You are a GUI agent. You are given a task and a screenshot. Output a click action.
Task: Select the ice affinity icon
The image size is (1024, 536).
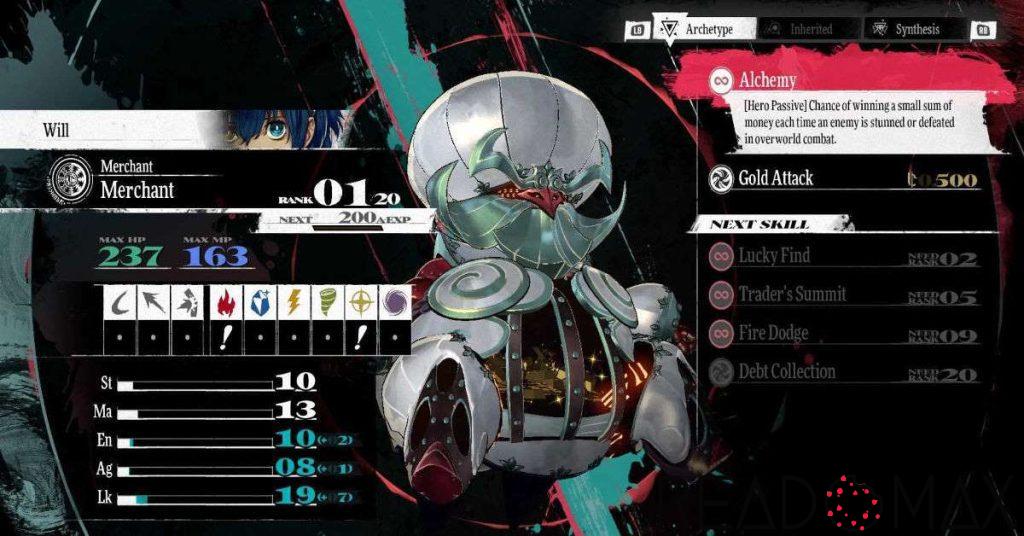[260, 301]
